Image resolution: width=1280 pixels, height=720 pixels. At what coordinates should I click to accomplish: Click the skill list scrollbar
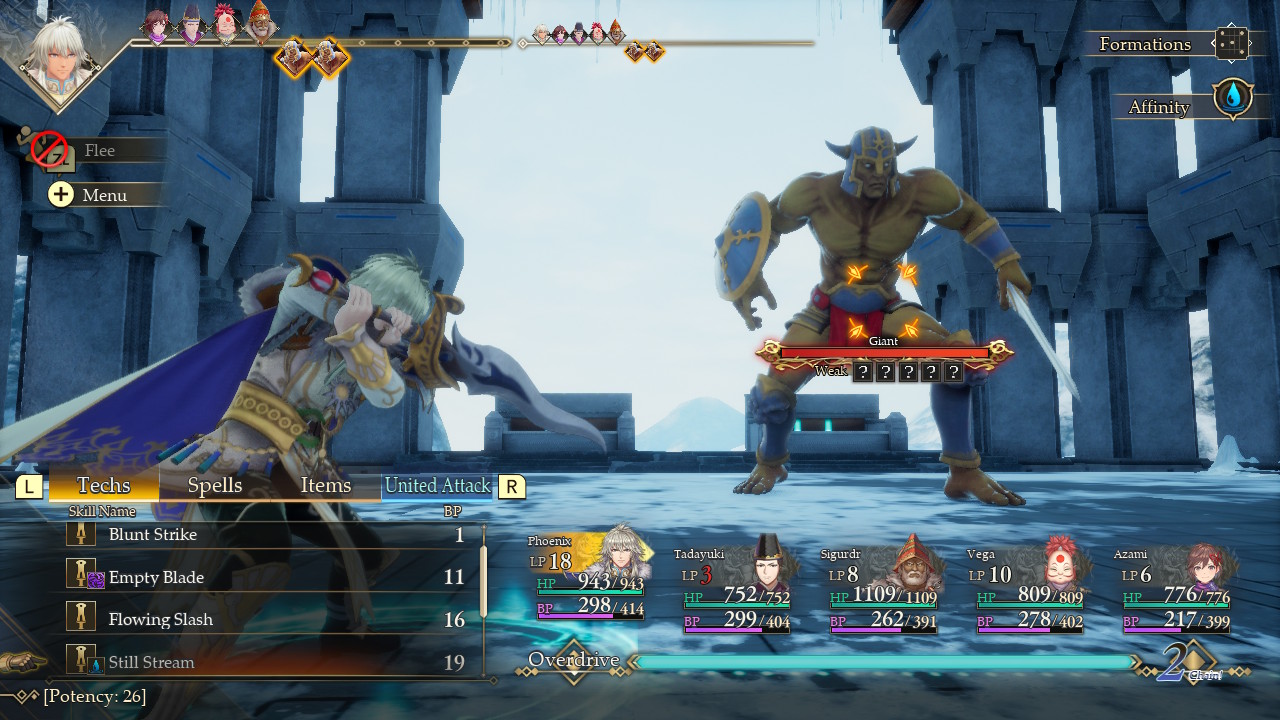[x=484, y=580]
